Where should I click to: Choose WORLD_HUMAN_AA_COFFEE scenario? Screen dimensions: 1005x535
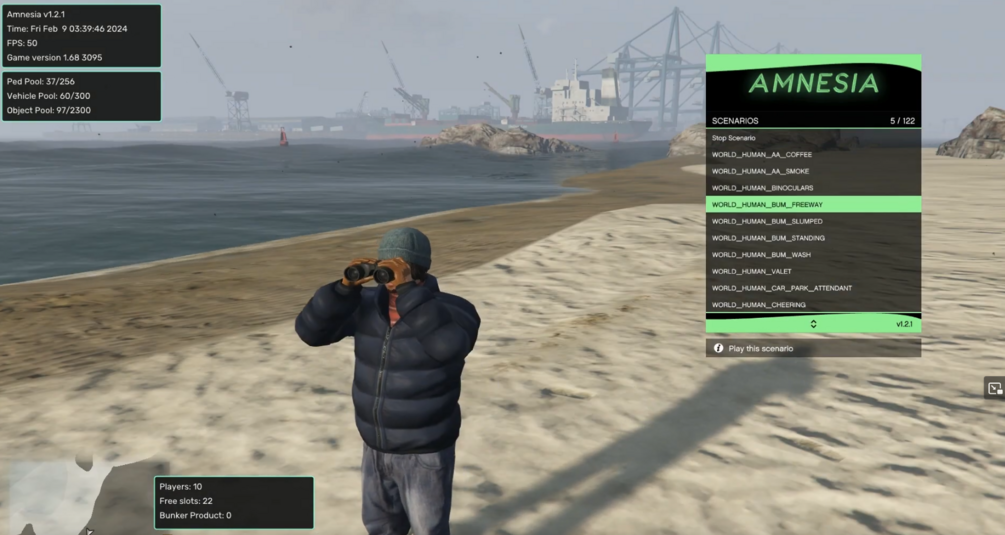click(x=812, y=155)
